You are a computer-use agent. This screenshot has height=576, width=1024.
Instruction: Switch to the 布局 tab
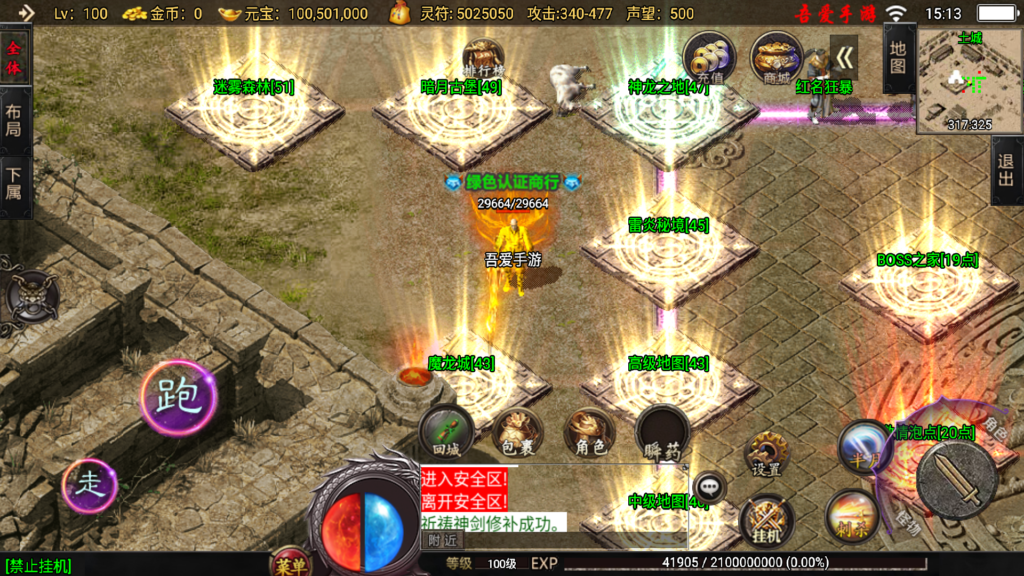[x=14, y=121]
